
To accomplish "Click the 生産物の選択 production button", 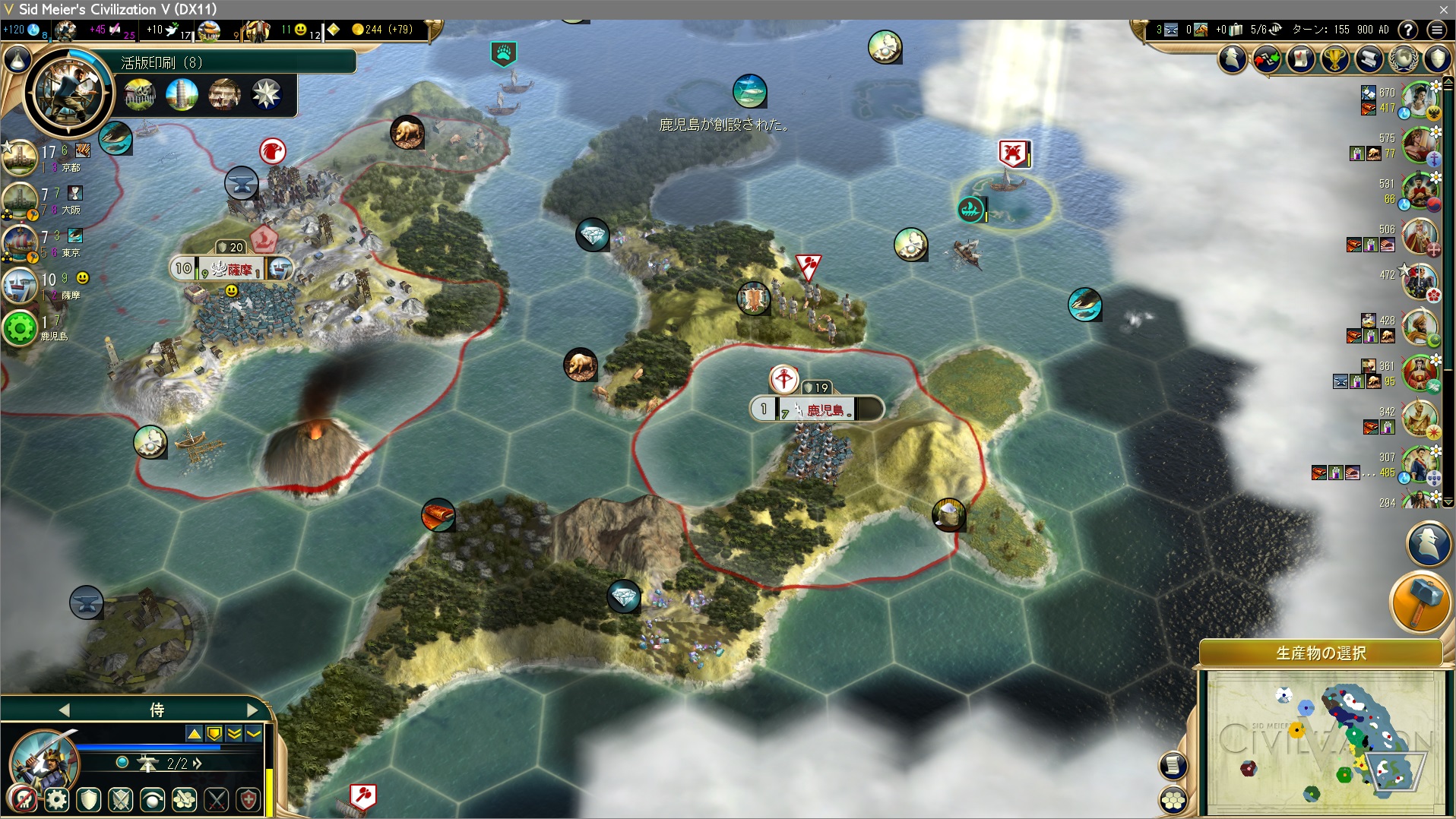I will [x=1321, y=653].
